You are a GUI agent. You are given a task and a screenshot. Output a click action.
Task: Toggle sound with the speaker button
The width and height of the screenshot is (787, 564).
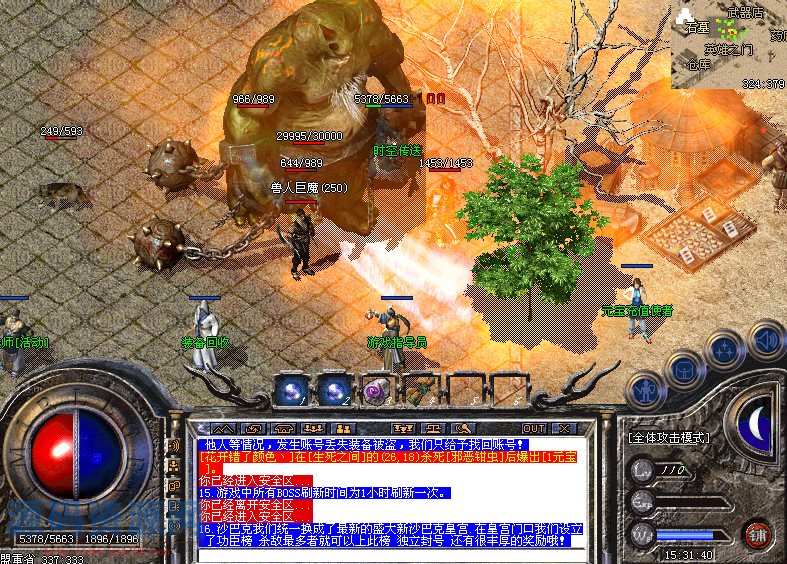tap(764, 340)
